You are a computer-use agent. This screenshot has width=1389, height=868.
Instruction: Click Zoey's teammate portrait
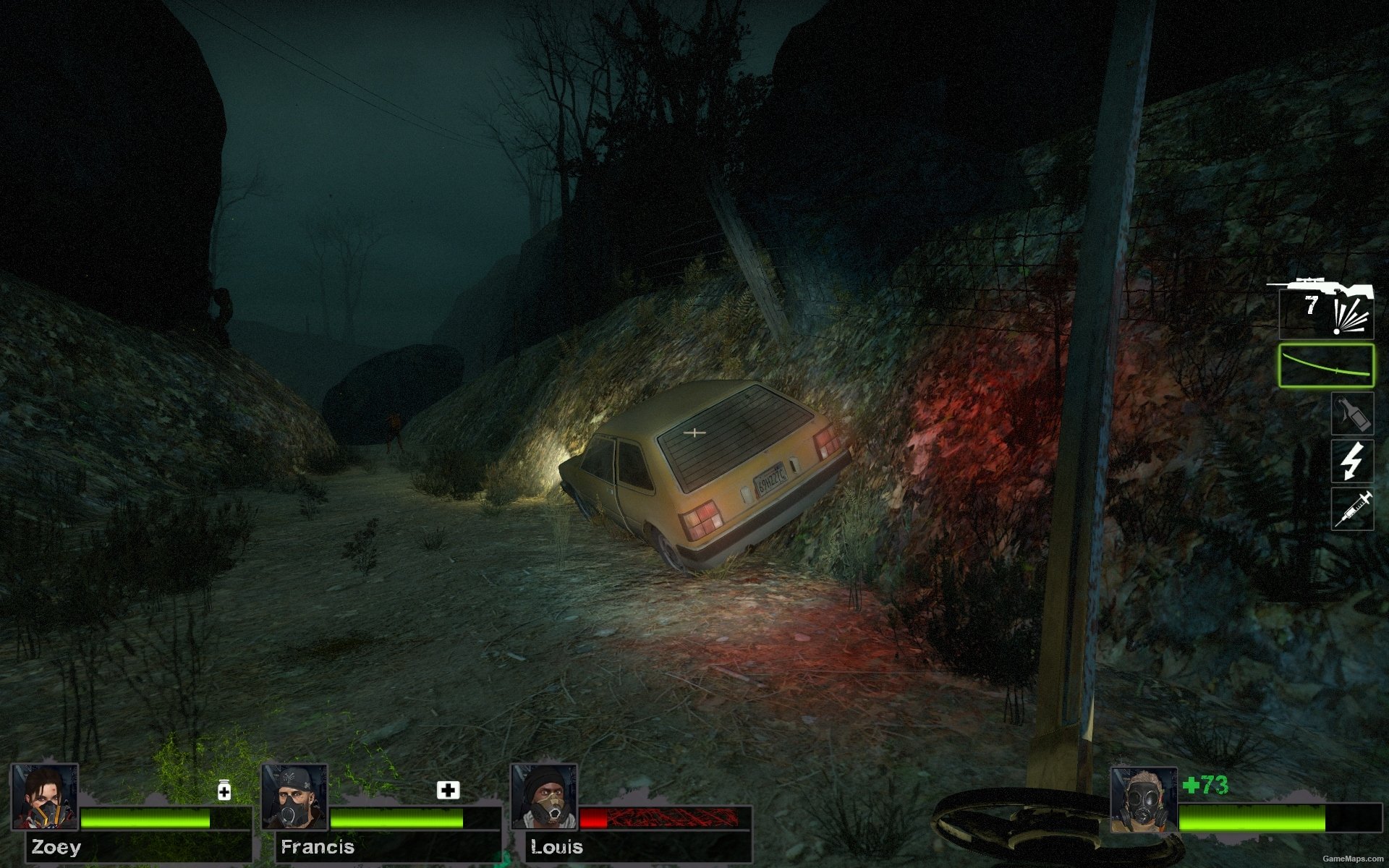point(44,796)
